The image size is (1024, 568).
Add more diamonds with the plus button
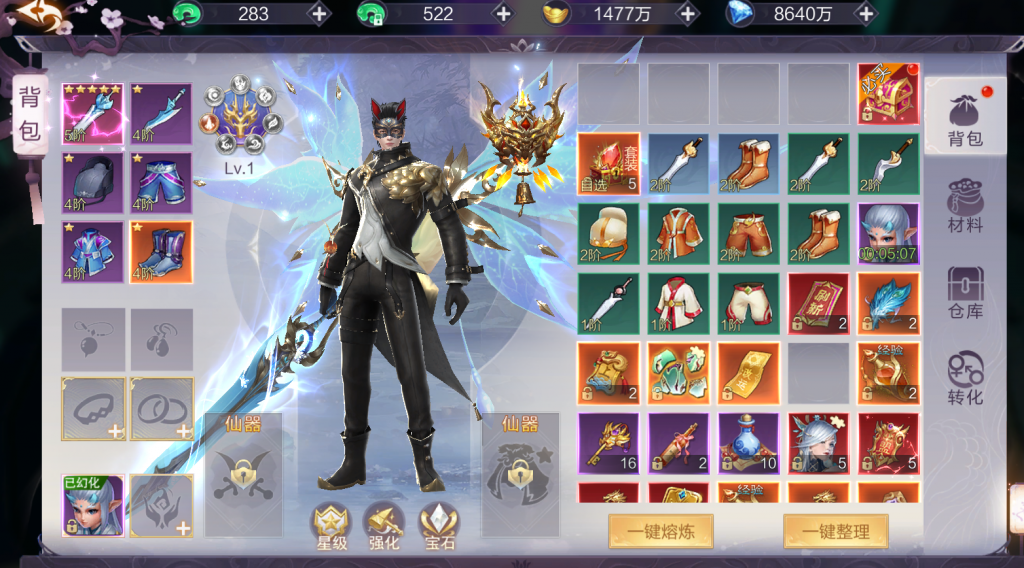pos(866,14)
